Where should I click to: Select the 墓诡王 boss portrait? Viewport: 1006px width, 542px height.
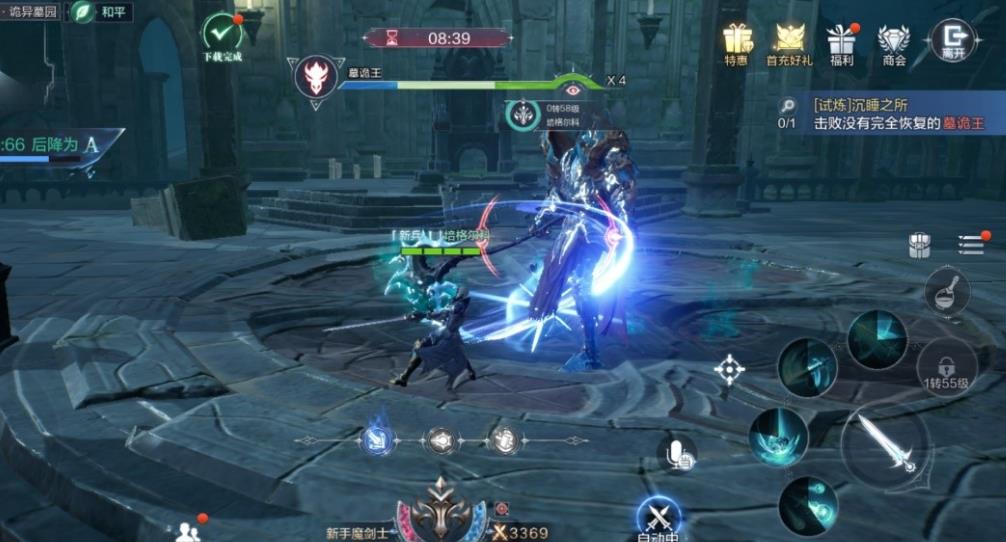point(315,77)
